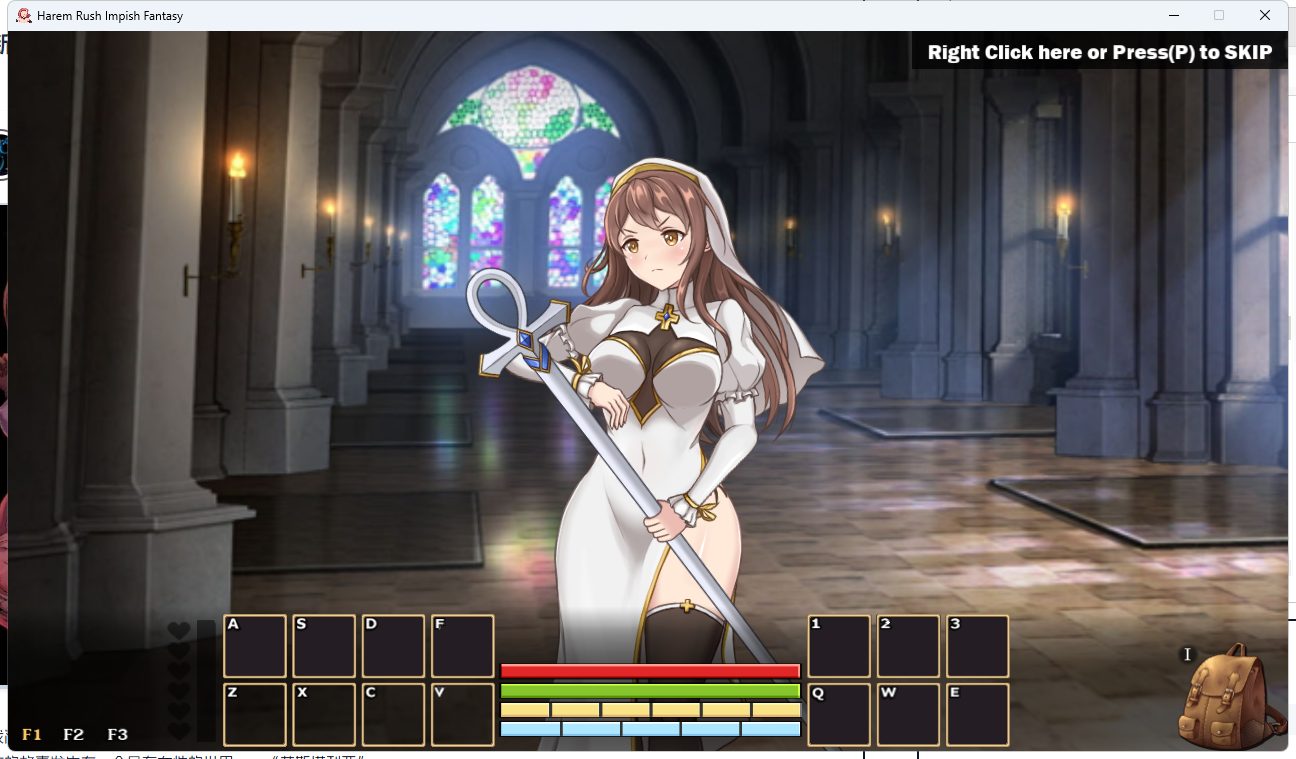
Task: Select skill slot S
Action: tap(324, 645)
